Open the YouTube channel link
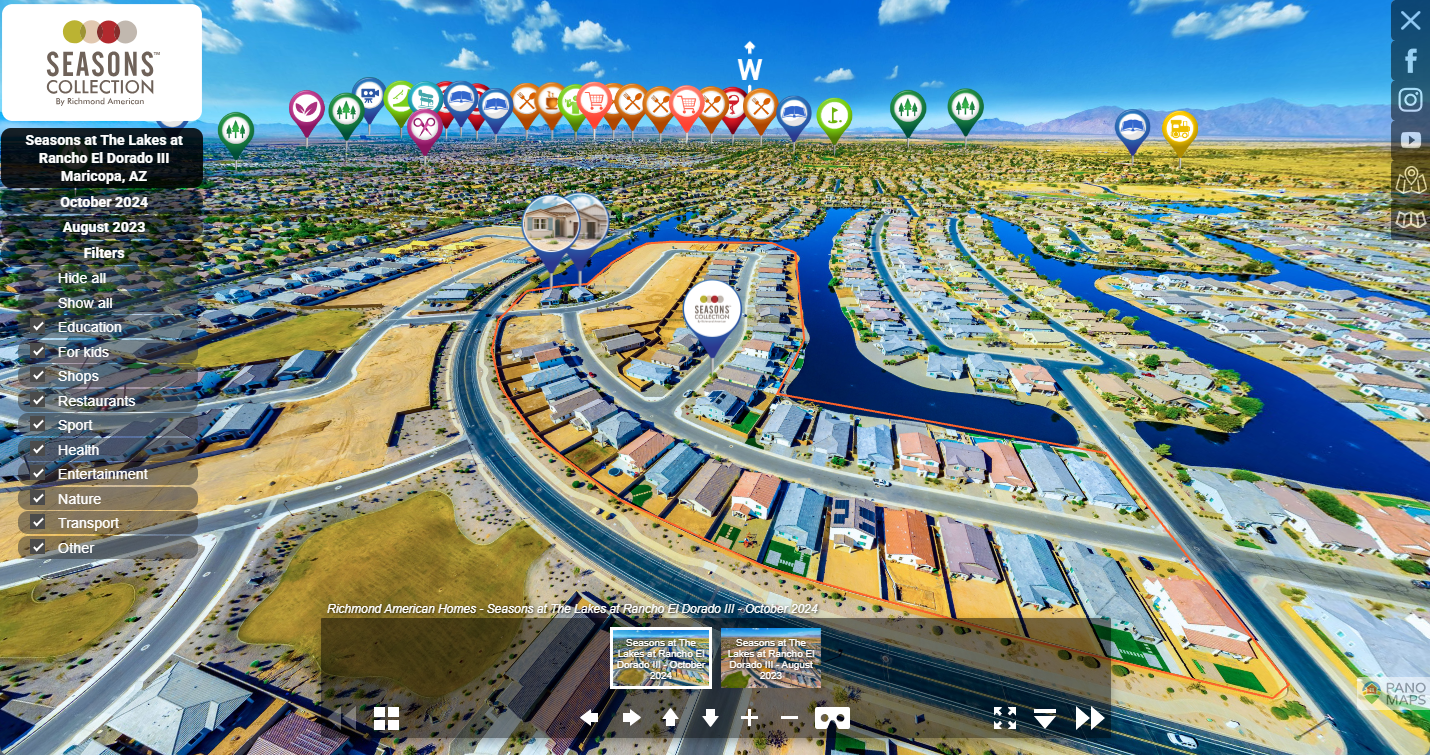 pyautogui.click(x=1410, y=140)
